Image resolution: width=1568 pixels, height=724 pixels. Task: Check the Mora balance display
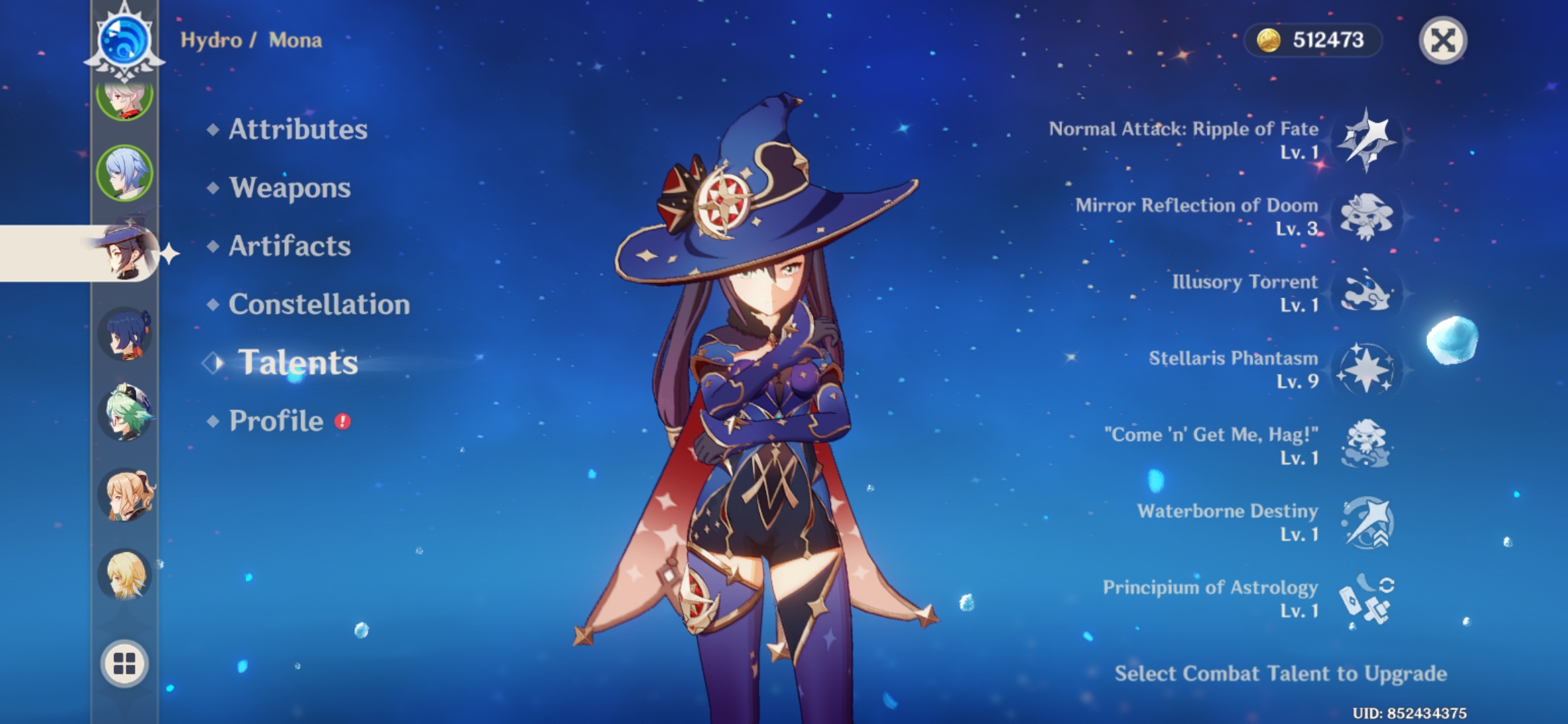1313,40
